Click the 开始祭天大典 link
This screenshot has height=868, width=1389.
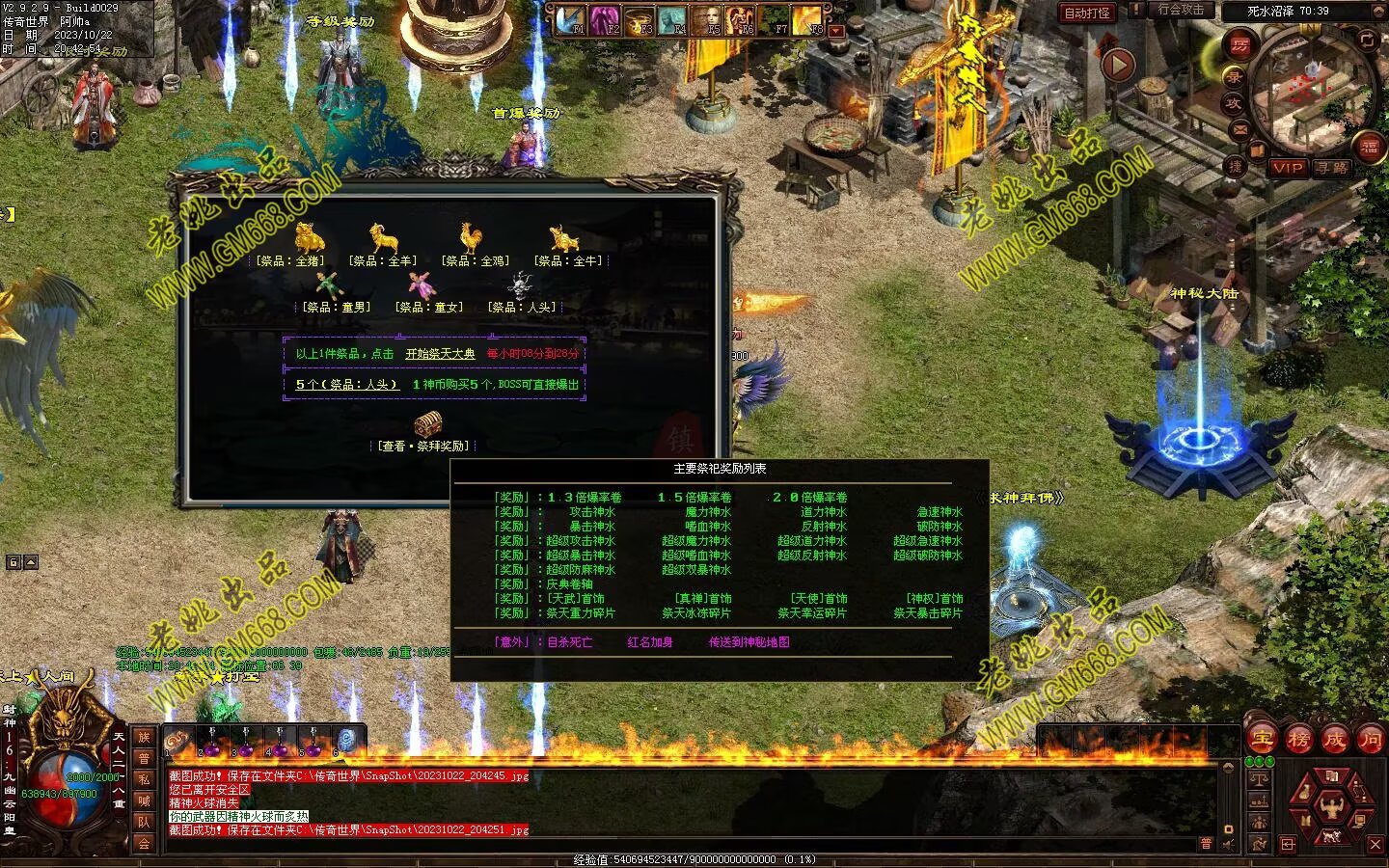coord(440,354)
